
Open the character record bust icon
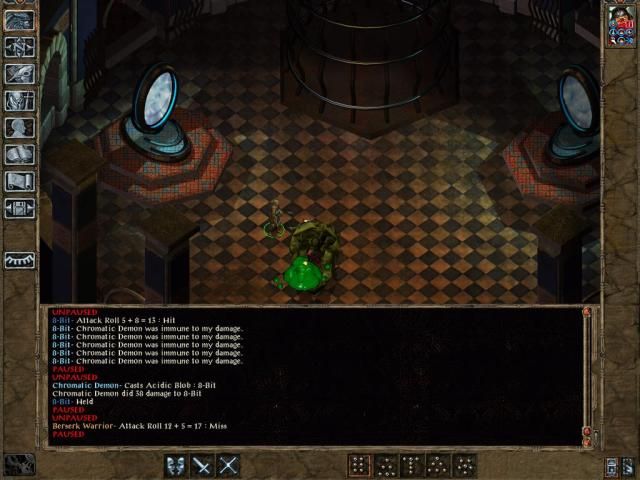pyautogui.click(x=20, y=128)
